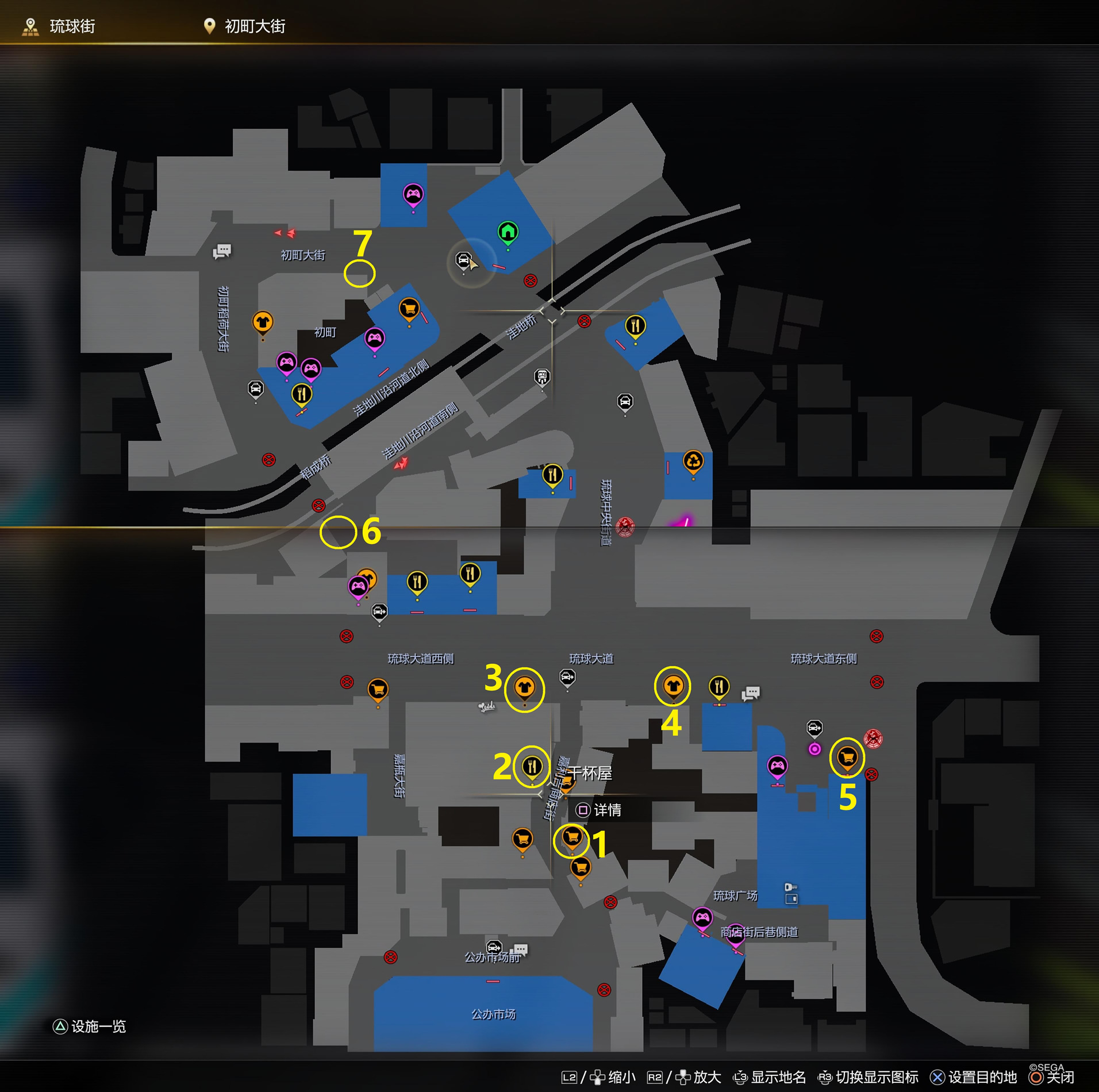The height and width of the screenshot is (1092, 1099).
Task: Select the shopping cart marker circled as 5
Action: pyautogui.click(x=847, y=757)
